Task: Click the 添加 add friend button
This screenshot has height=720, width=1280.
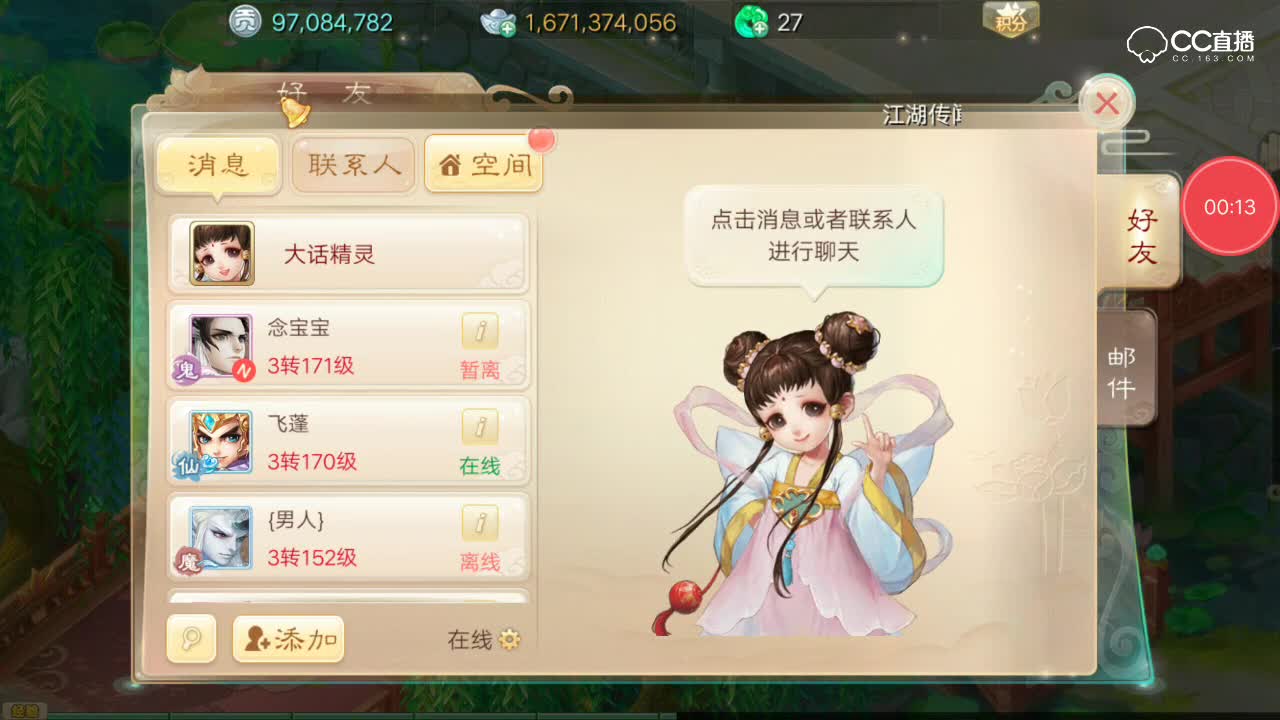Action: click(x=290, y=638)
